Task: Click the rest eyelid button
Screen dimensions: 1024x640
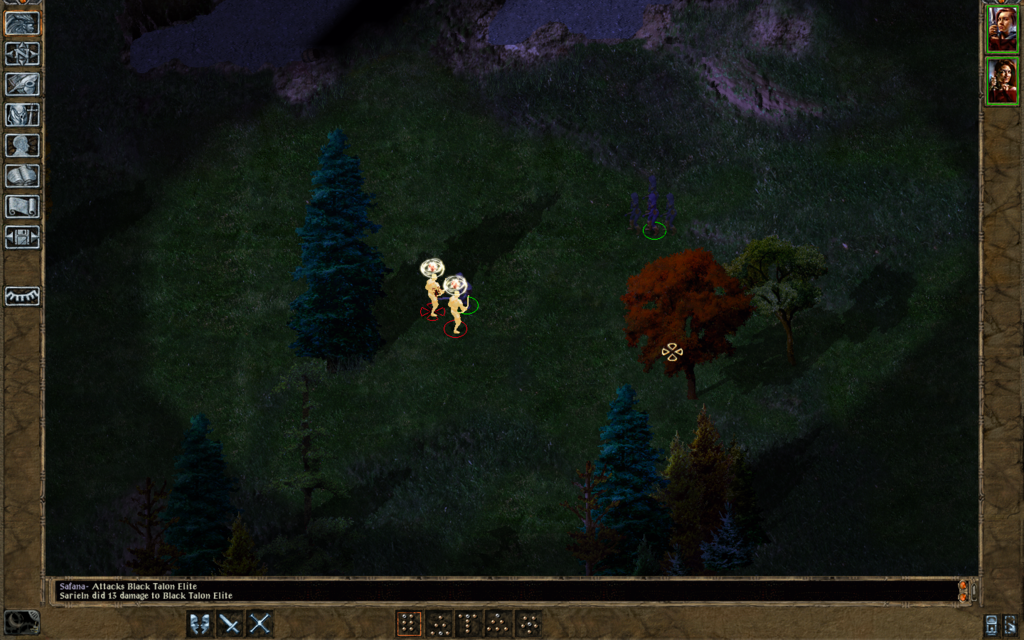Action: tap(22, 296)
